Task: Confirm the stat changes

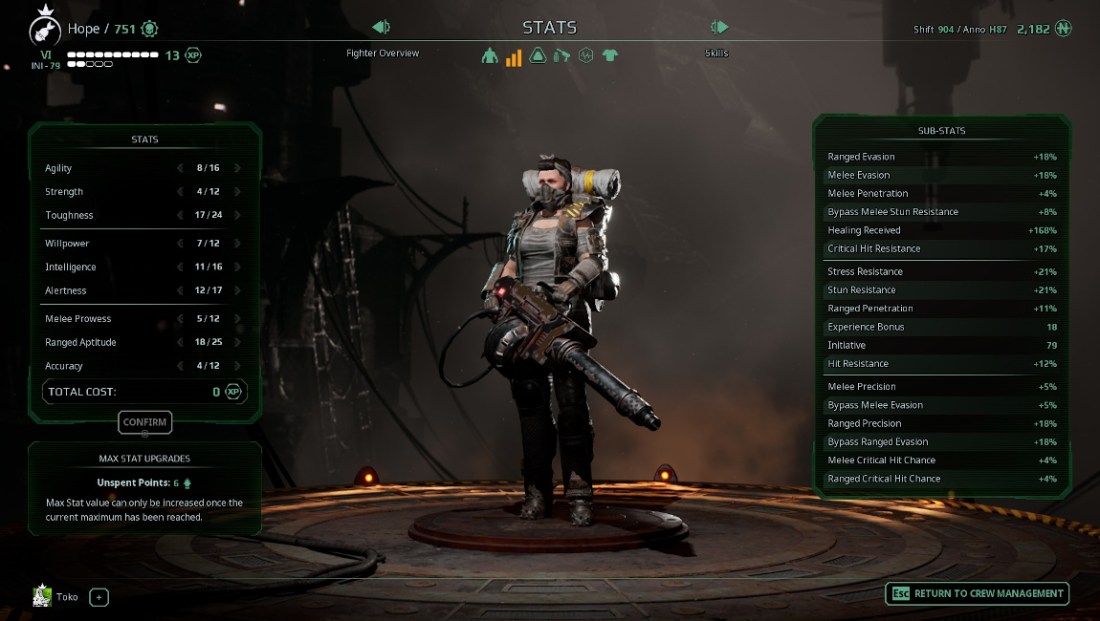Action: 145,422
